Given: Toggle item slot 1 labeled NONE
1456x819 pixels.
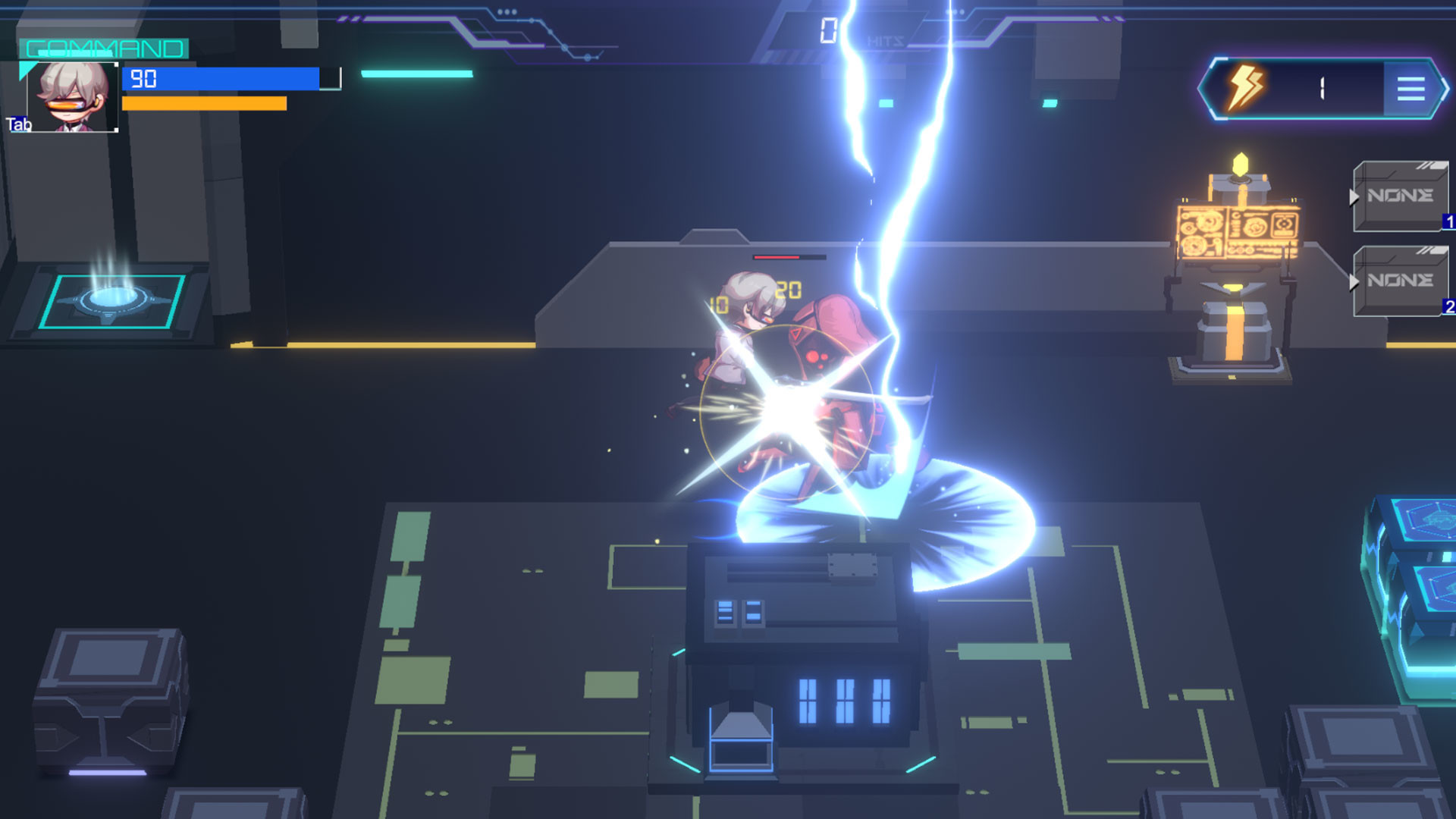Looking at the screenshot, I should coord(1401,196).
